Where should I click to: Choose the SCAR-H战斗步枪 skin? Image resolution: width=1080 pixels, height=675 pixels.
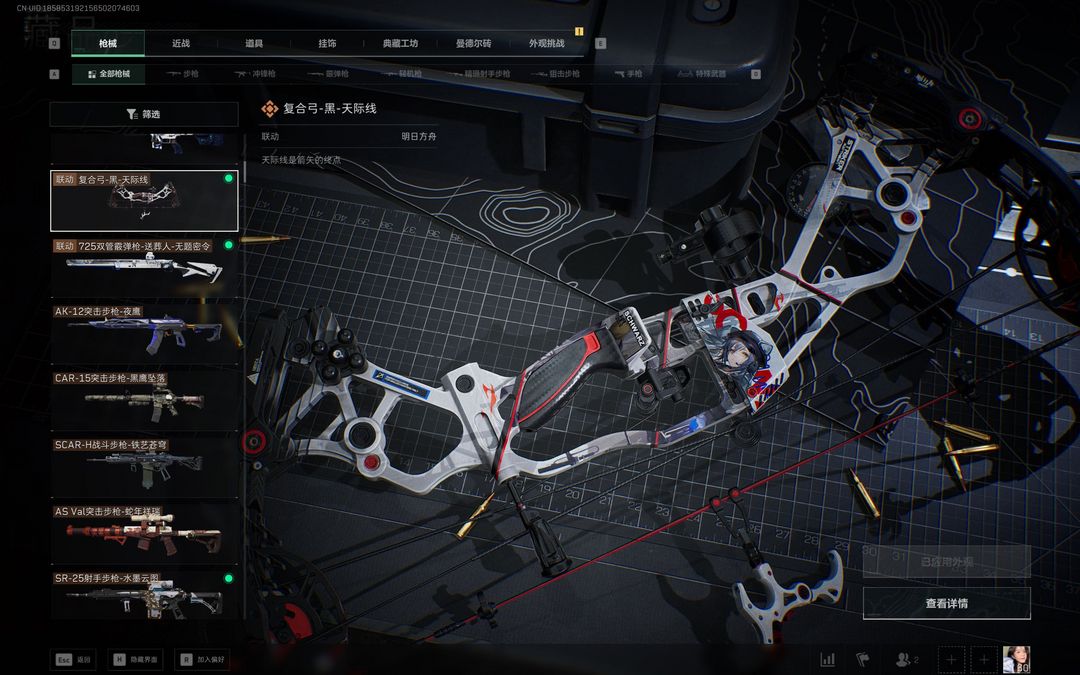pos(144,464)
